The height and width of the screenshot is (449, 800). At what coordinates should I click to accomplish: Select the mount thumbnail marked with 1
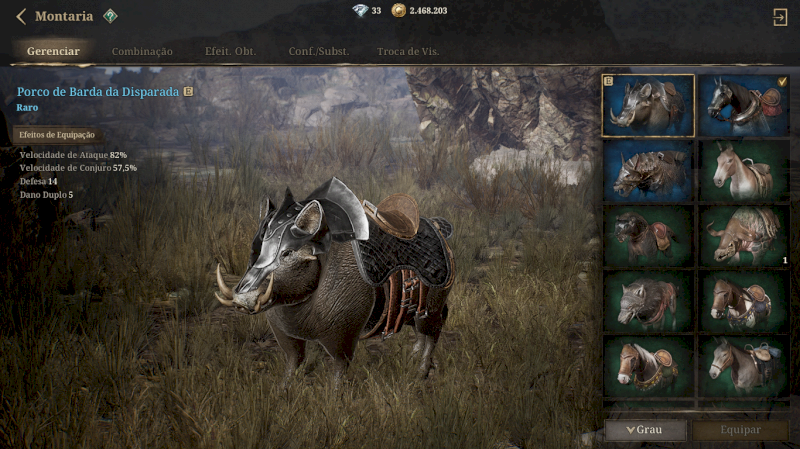pyautogui.click(x=744, y=236)
